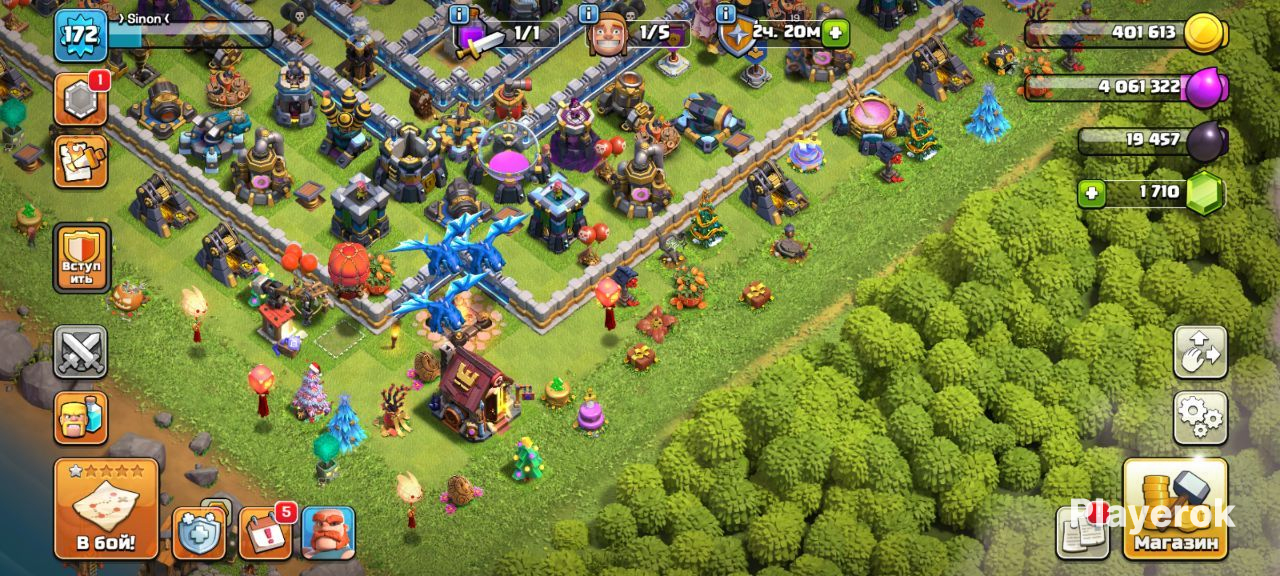
Task: Show info for the shield timer
Action: pos(725,14)
